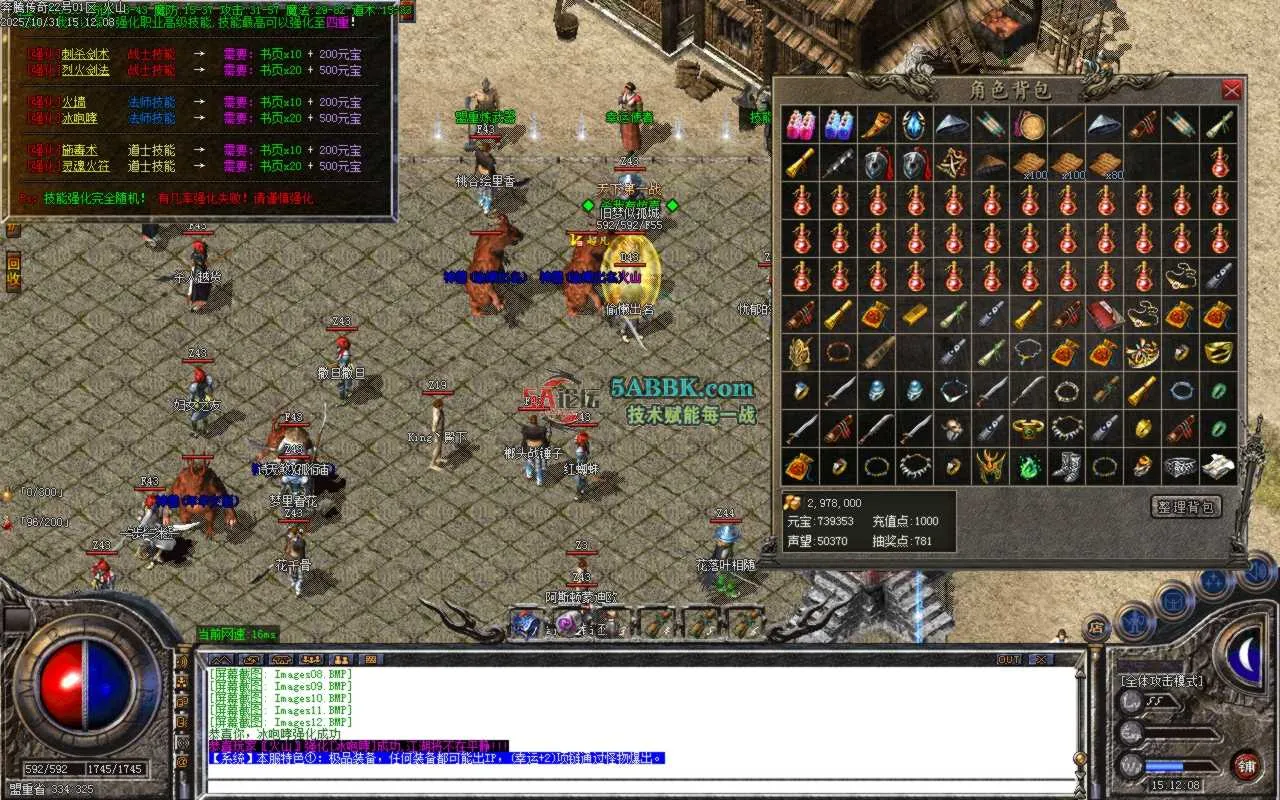Click the 强化冰咆哮 enhancement link
This screenshot has width=1280, height=800.
coord(80,118)
